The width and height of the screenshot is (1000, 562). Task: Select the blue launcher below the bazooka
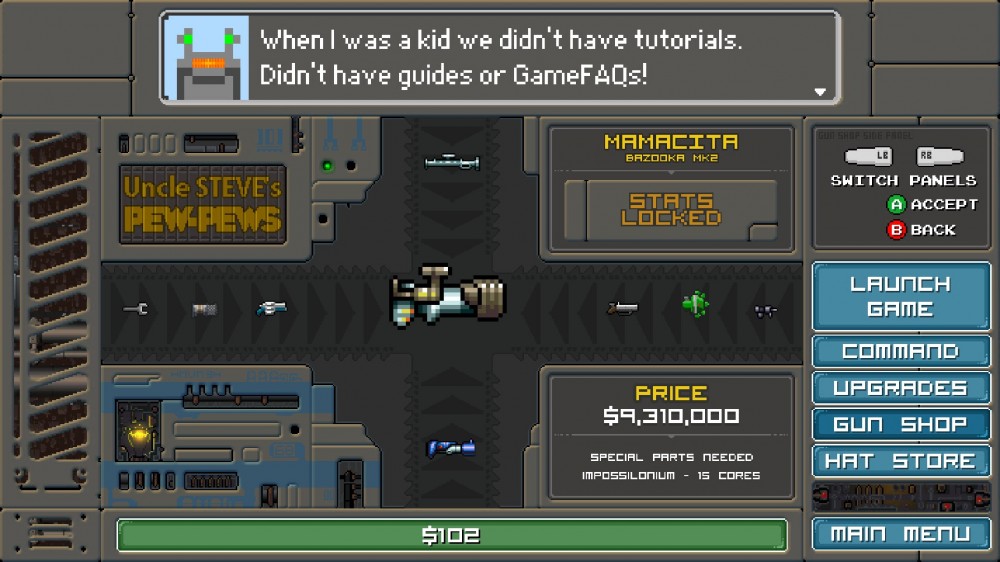pos(450,448)
